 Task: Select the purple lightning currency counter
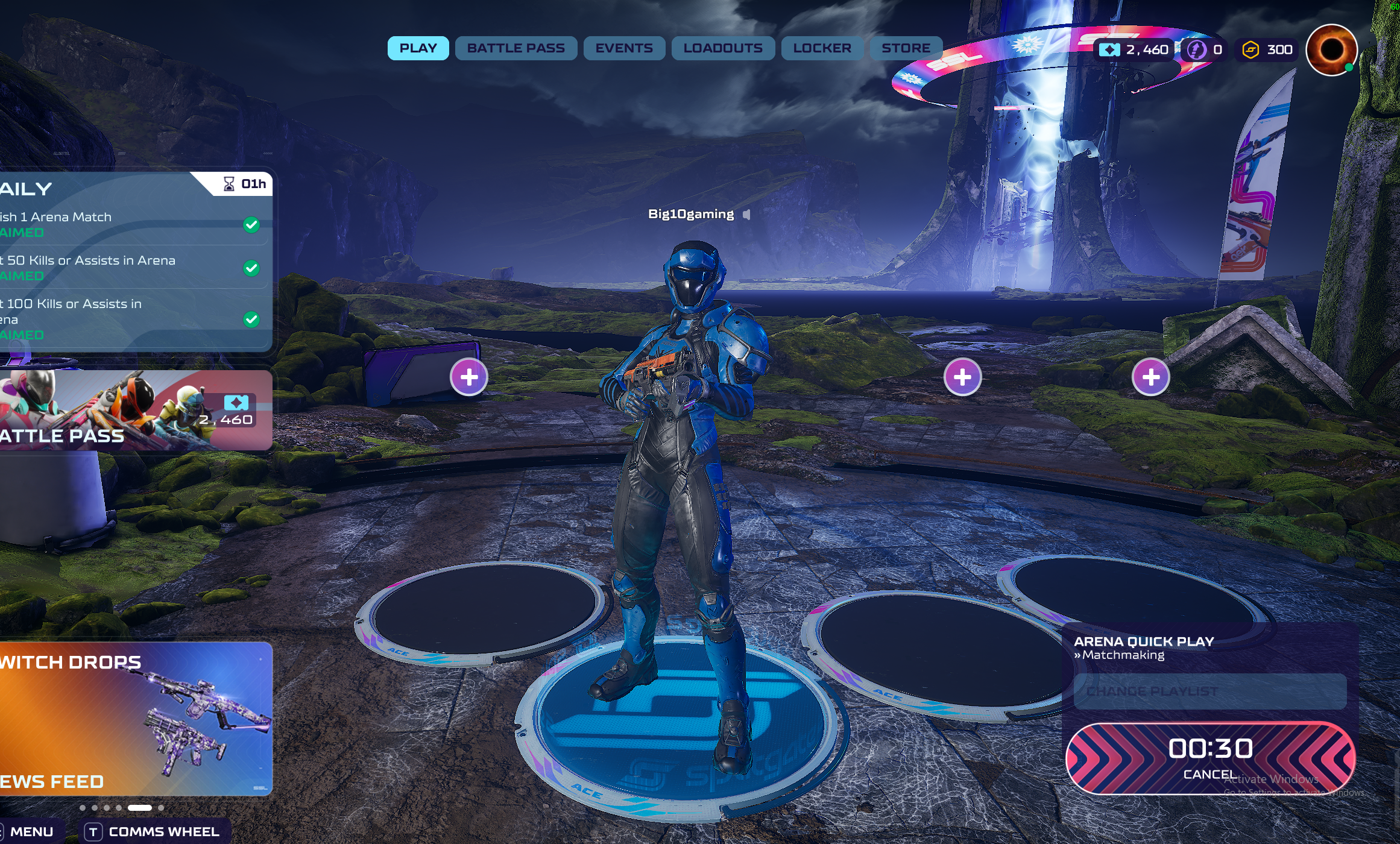[x=1204, y=50]
